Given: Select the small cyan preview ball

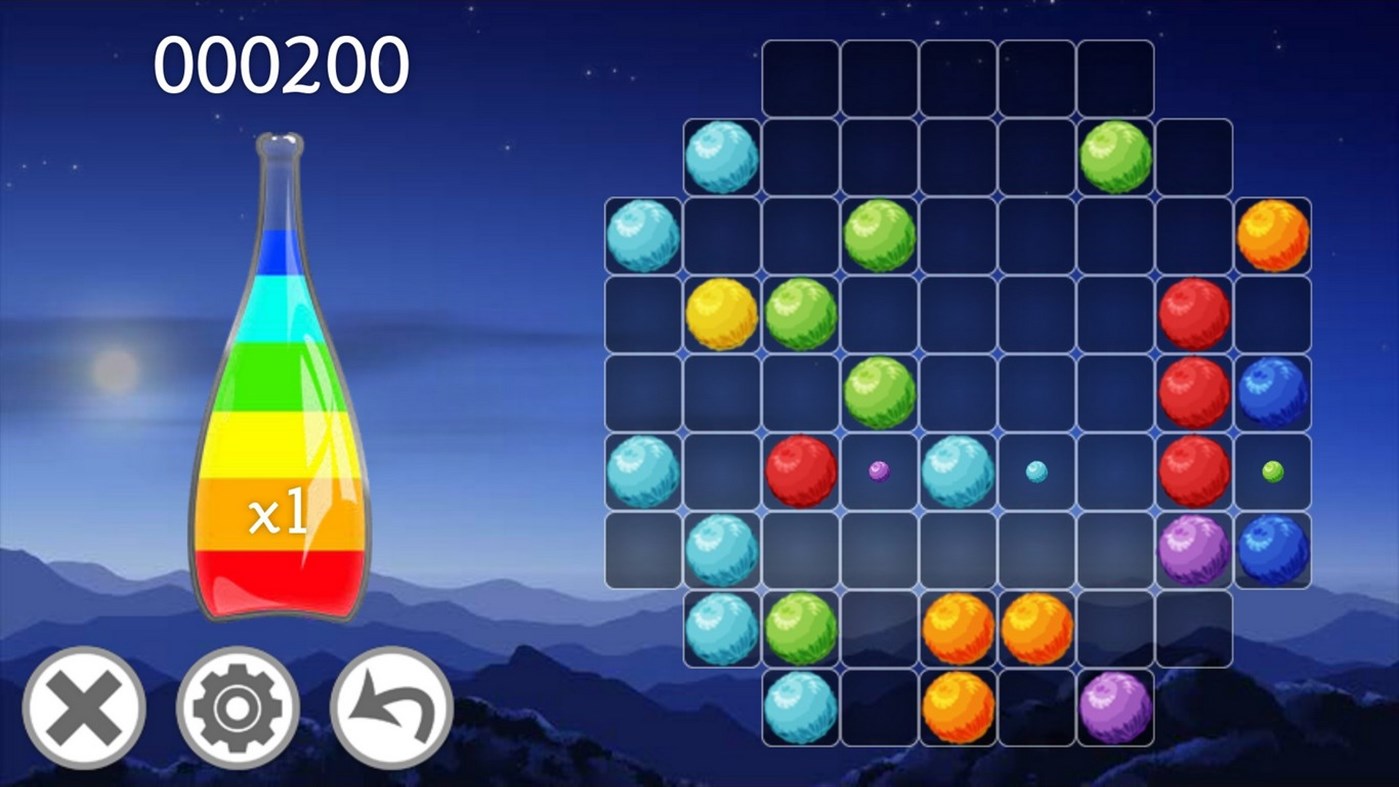Looking at the screenshot, I should point(1037,469).
